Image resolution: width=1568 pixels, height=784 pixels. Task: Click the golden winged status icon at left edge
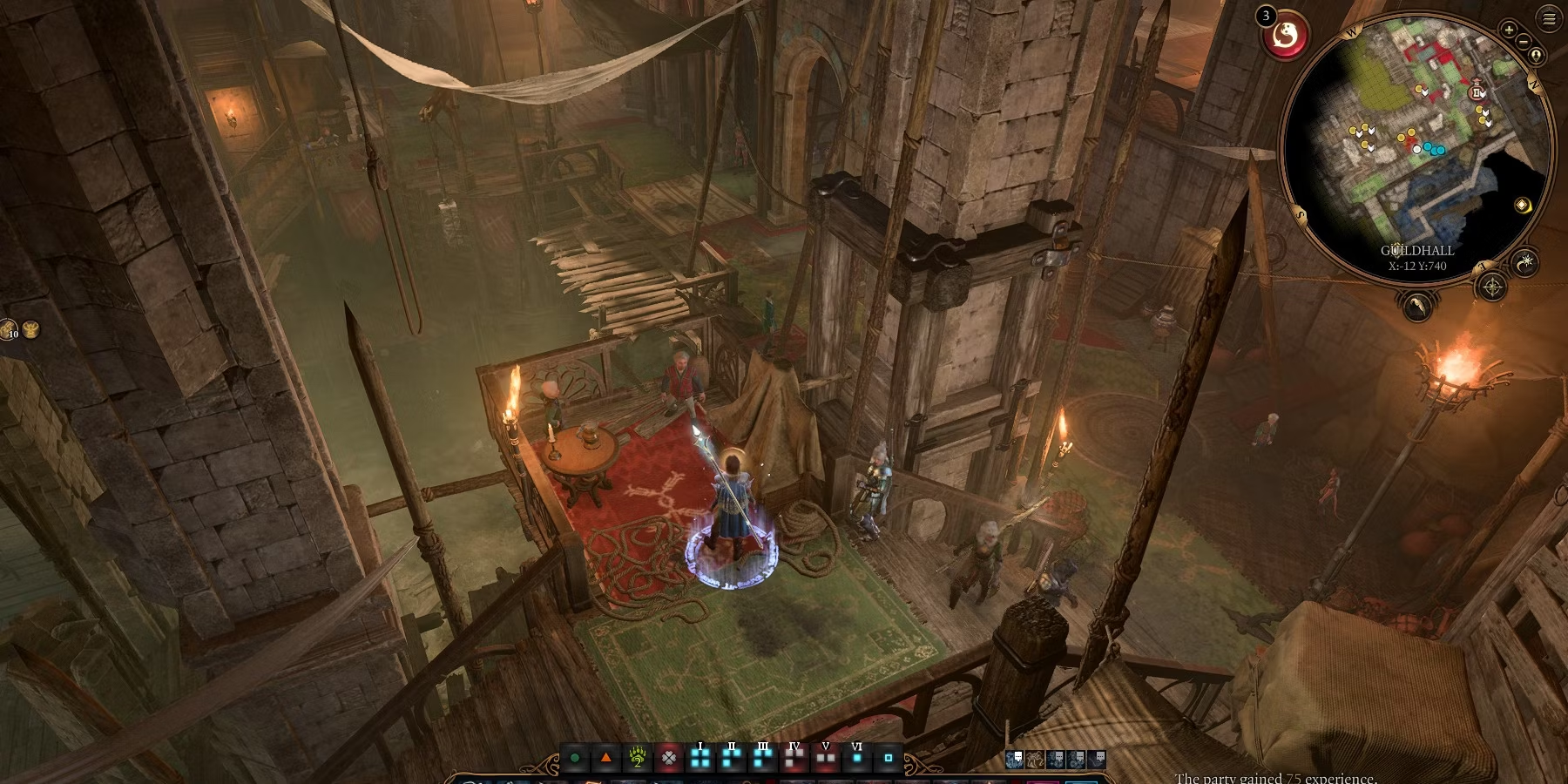31,328
